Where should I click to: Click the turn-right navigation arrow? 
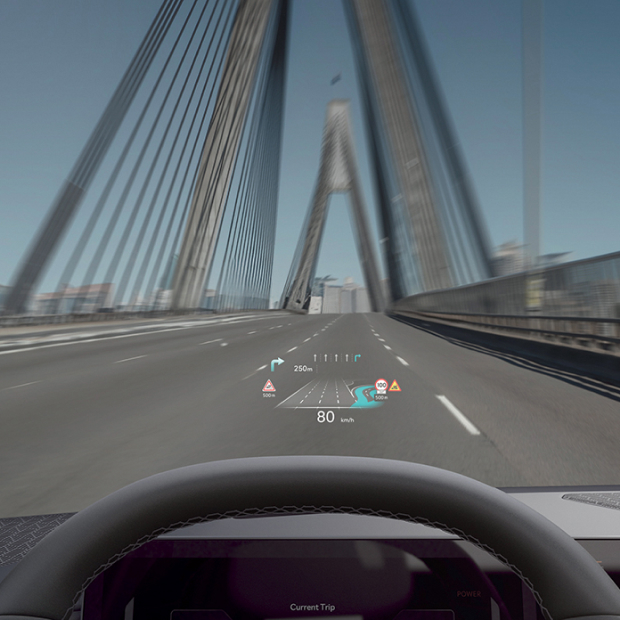tap(277, 363)
